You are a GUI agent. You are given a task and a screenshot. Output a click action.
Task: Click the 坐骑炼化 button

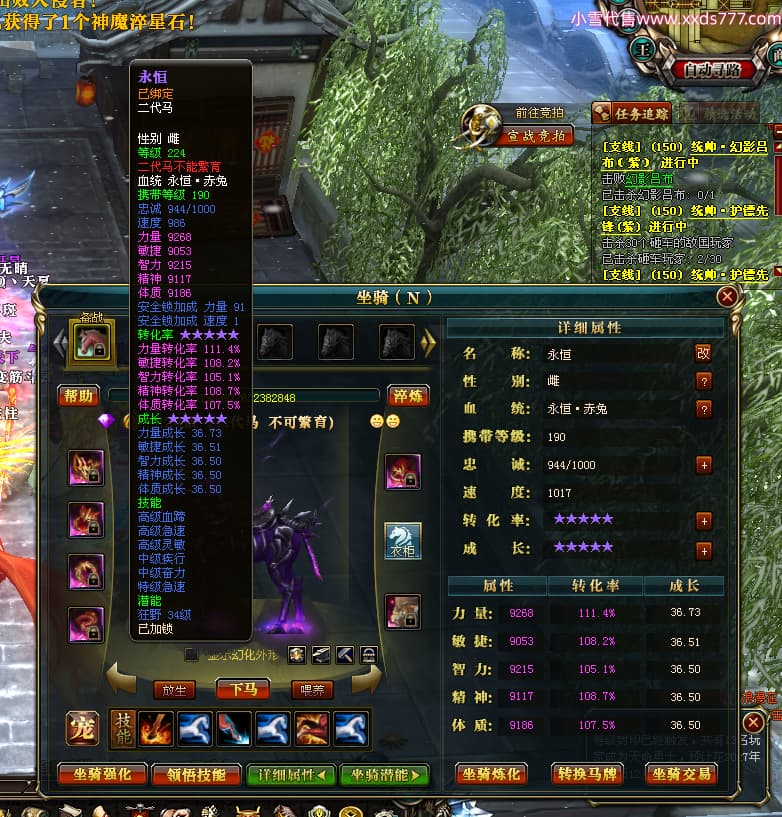point(491,774)
